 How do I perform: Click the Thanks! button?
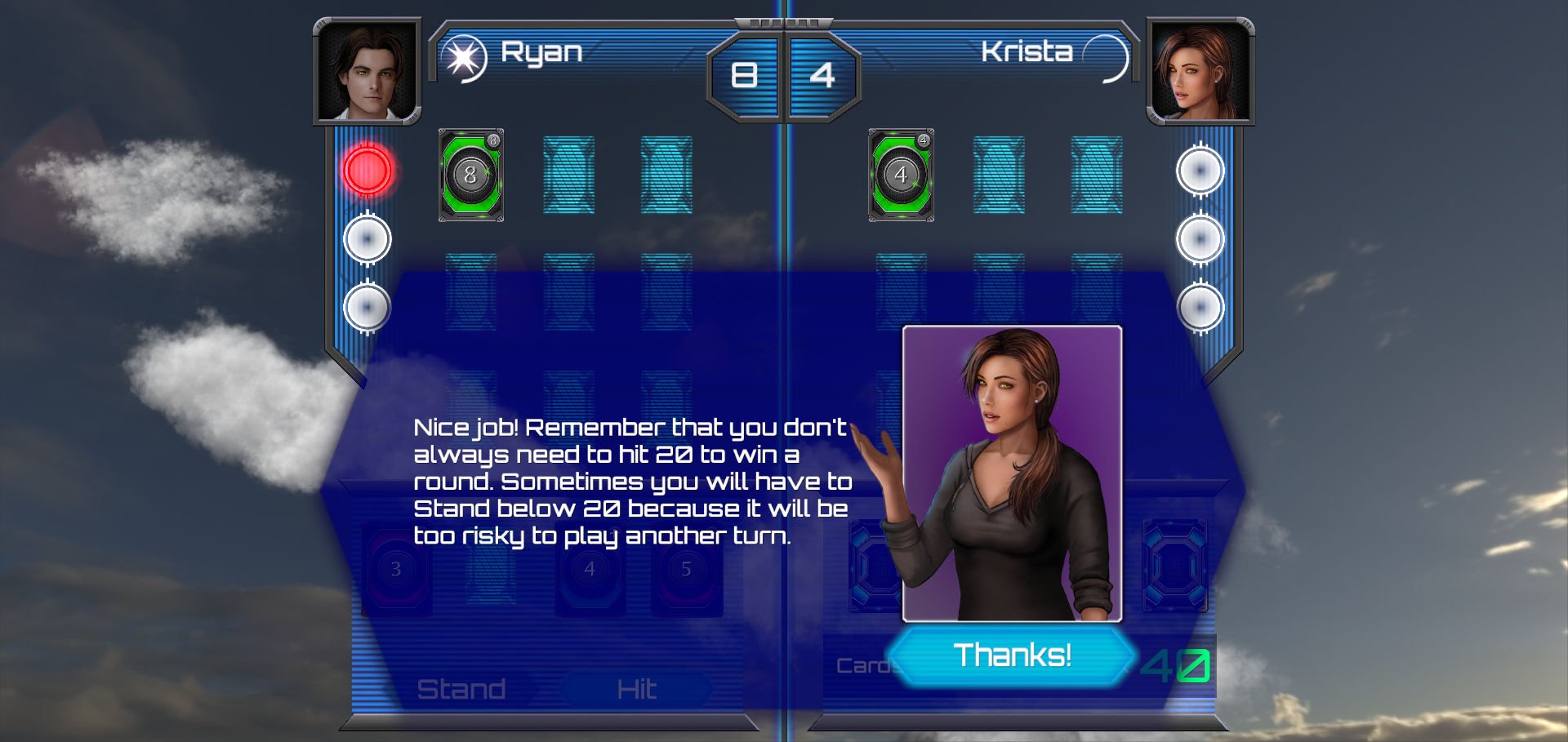tap(1011, 655)
